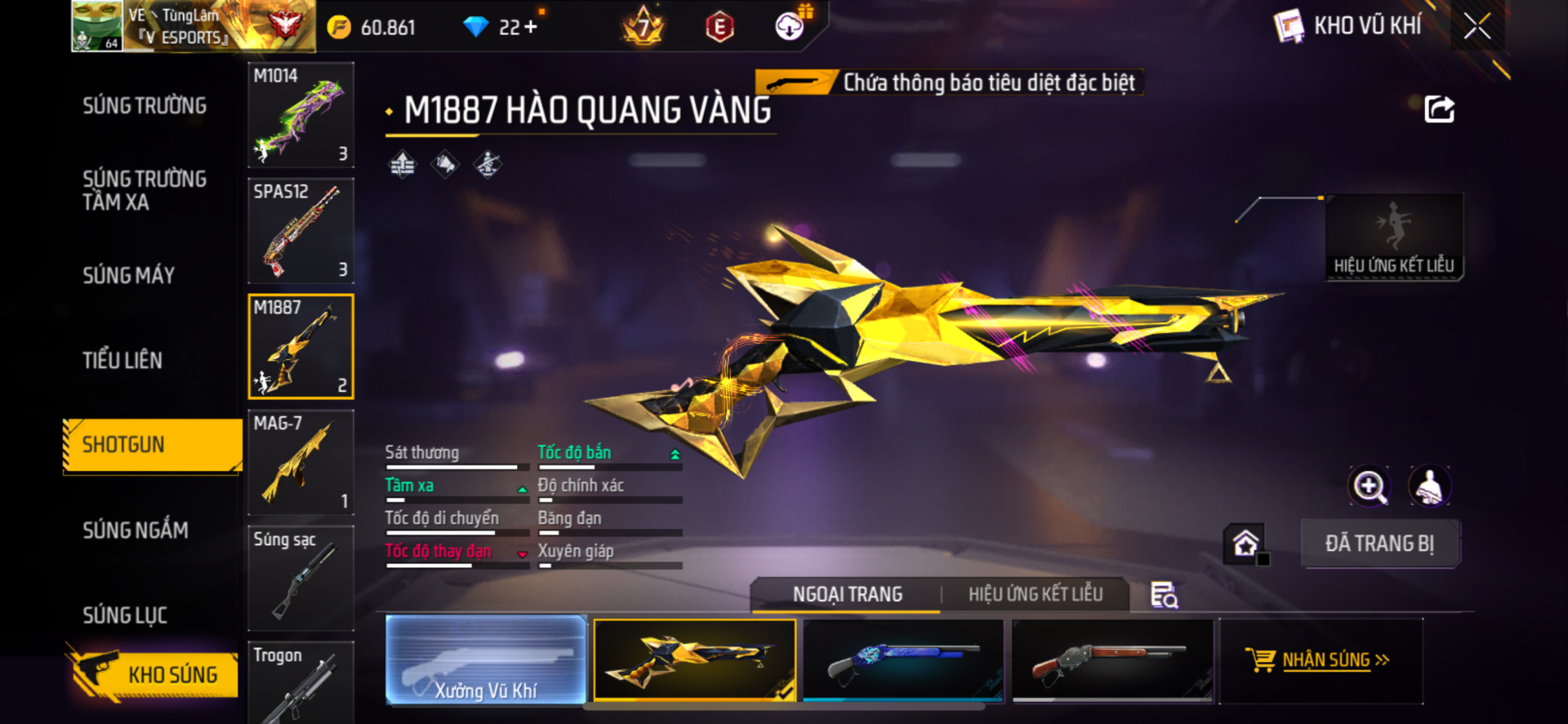Choose the MAG-7 weapon thumbnail
The height and width of the screenshot is (724, 1568).
pos(301,463)
